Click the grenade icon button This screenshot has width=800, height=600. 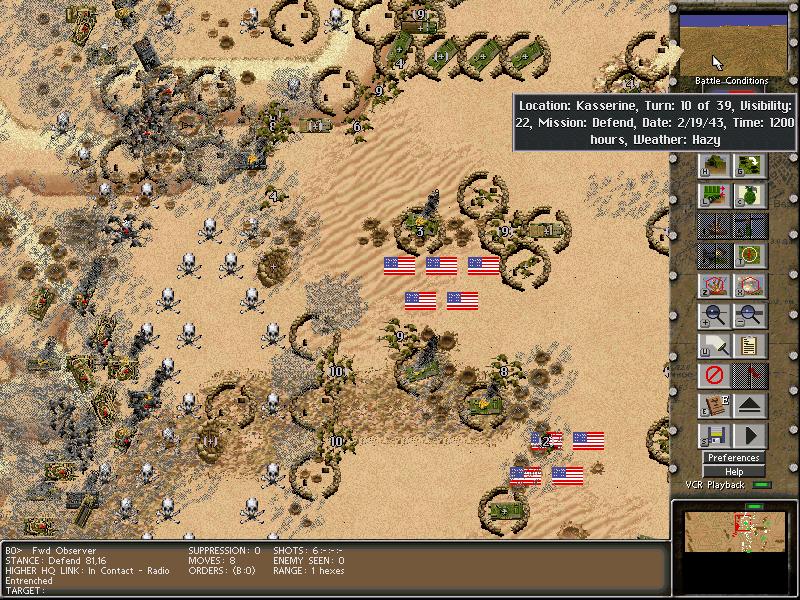click(750, 195)
